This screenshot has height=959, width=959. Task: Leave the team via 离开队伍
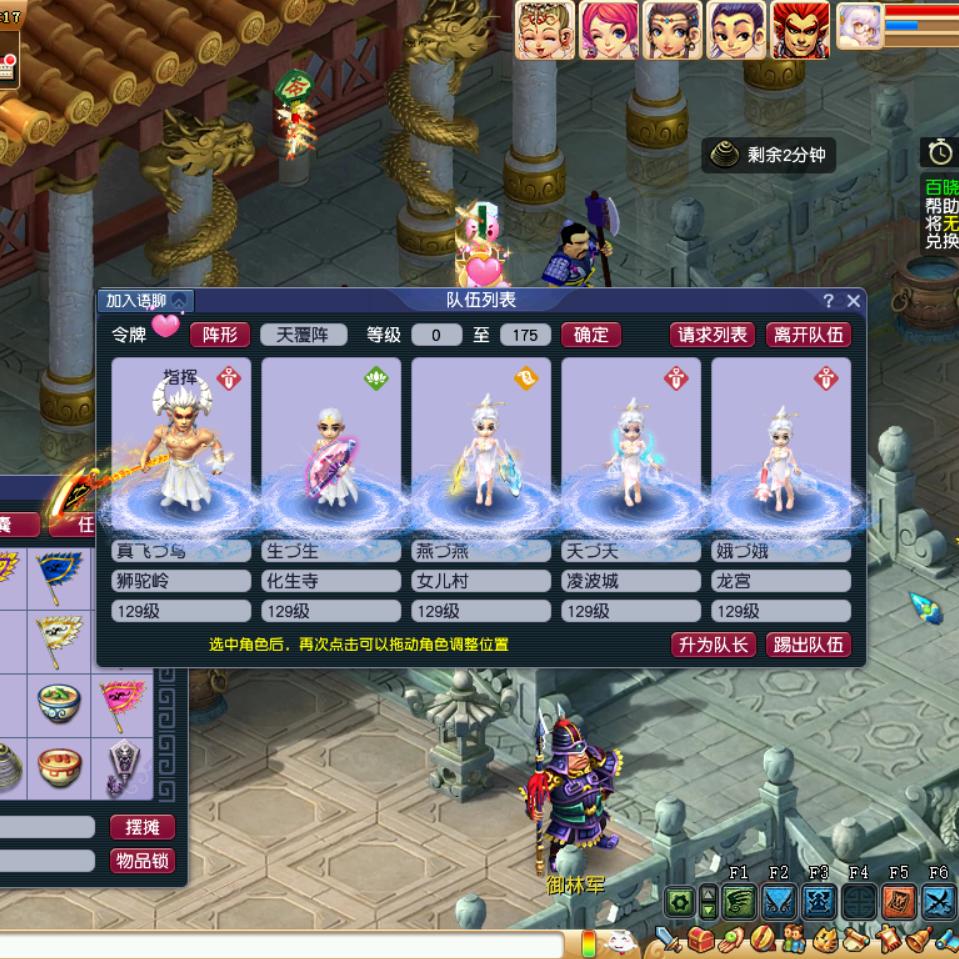click(x=808, y=334)
